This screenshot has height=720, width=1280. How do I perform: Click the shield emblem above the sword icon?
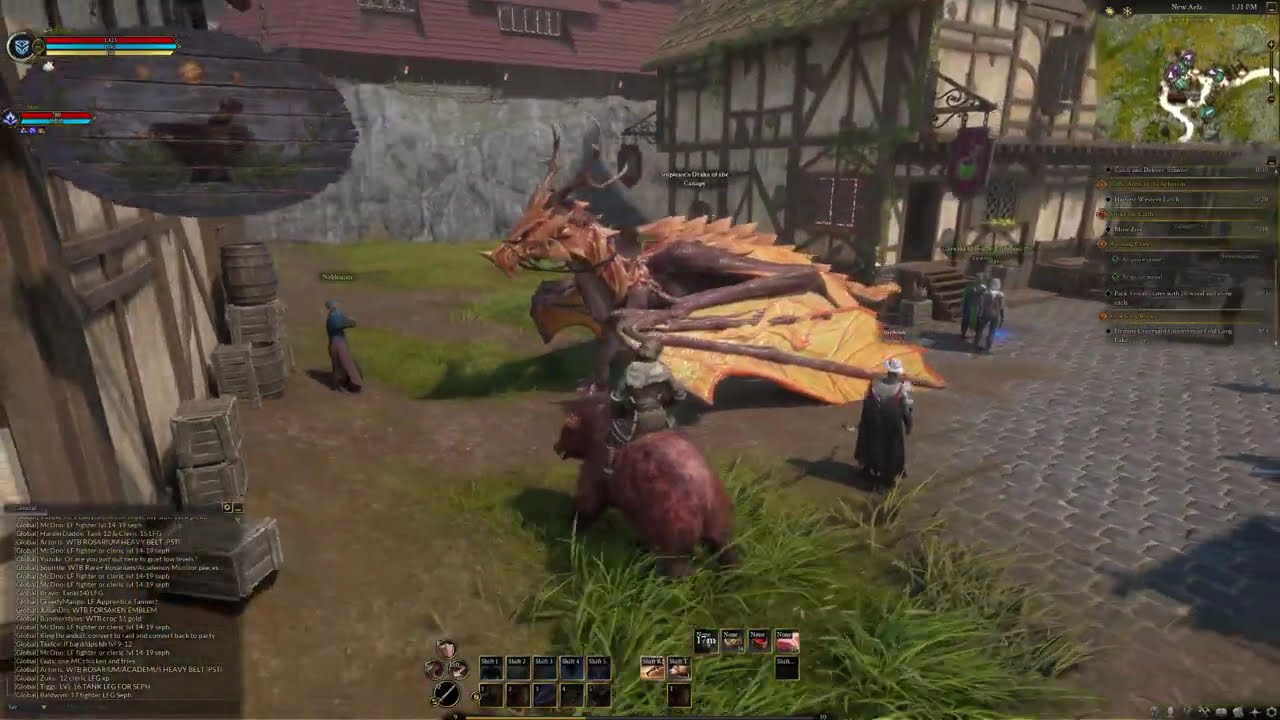[447, 646]
